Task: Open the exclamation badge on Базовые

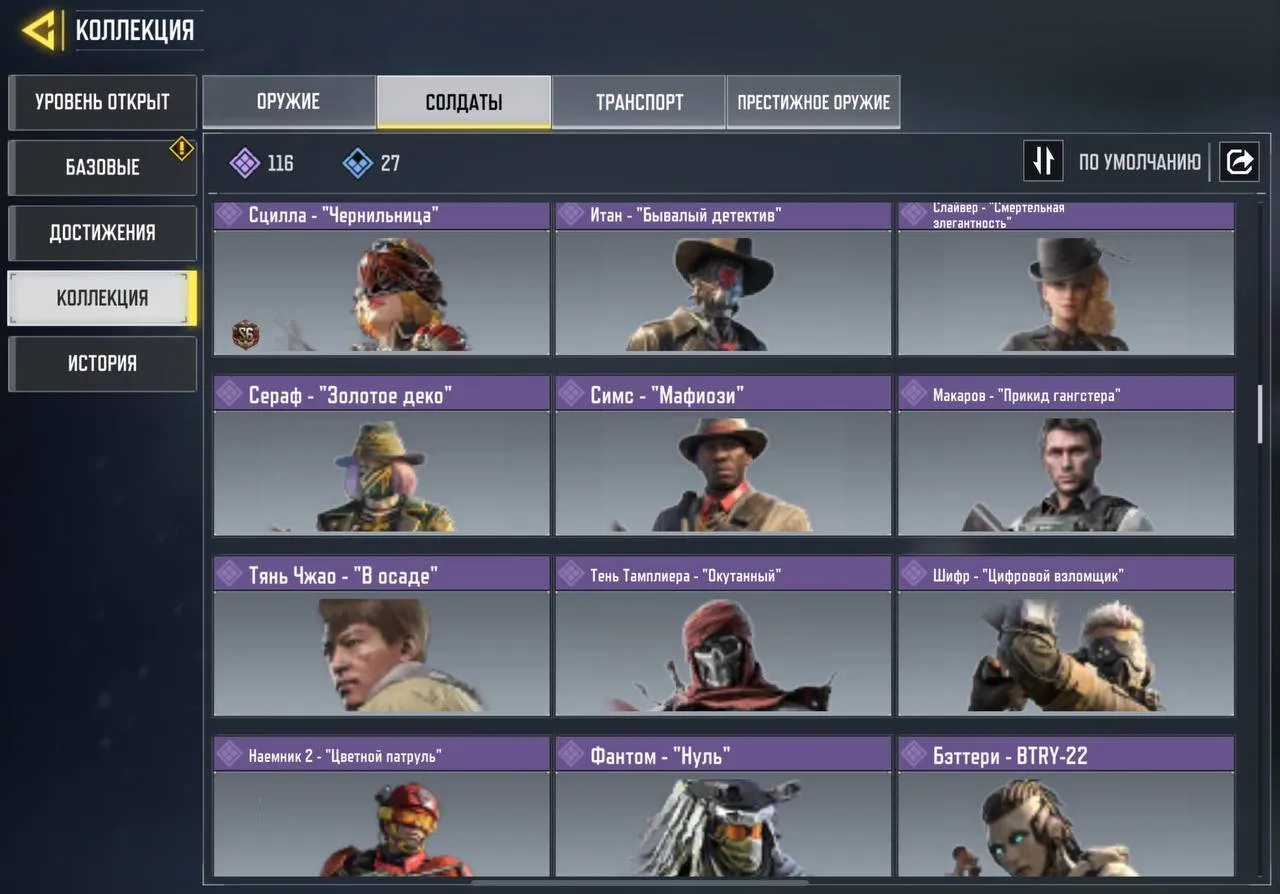Action: pyautogui.click(x=181, y=148)
